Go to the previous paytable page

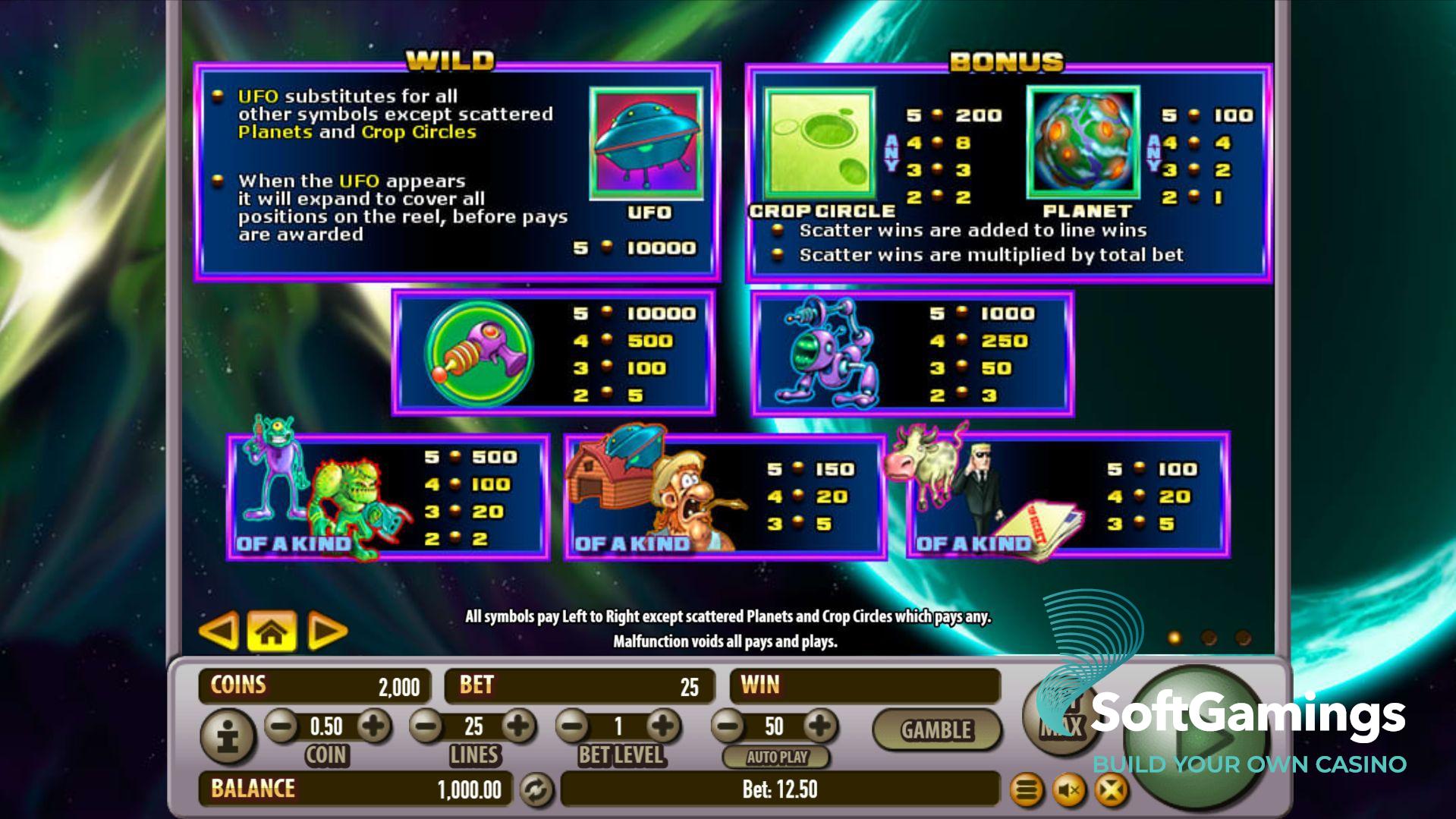[219, 631]
